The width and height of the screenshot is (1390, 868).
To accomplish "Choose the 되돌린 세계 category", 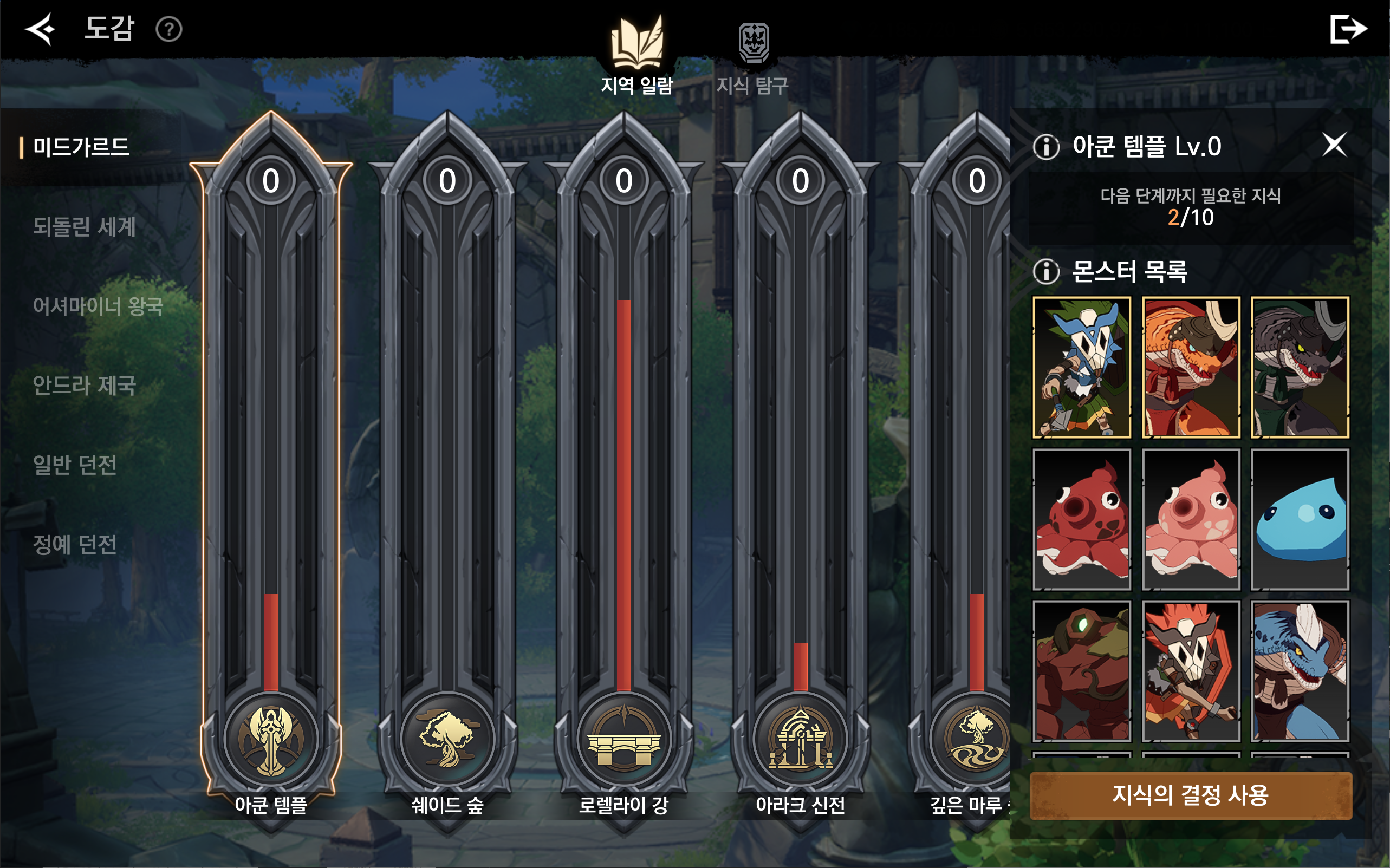I will pyautogui.click(x=85, y=227).
